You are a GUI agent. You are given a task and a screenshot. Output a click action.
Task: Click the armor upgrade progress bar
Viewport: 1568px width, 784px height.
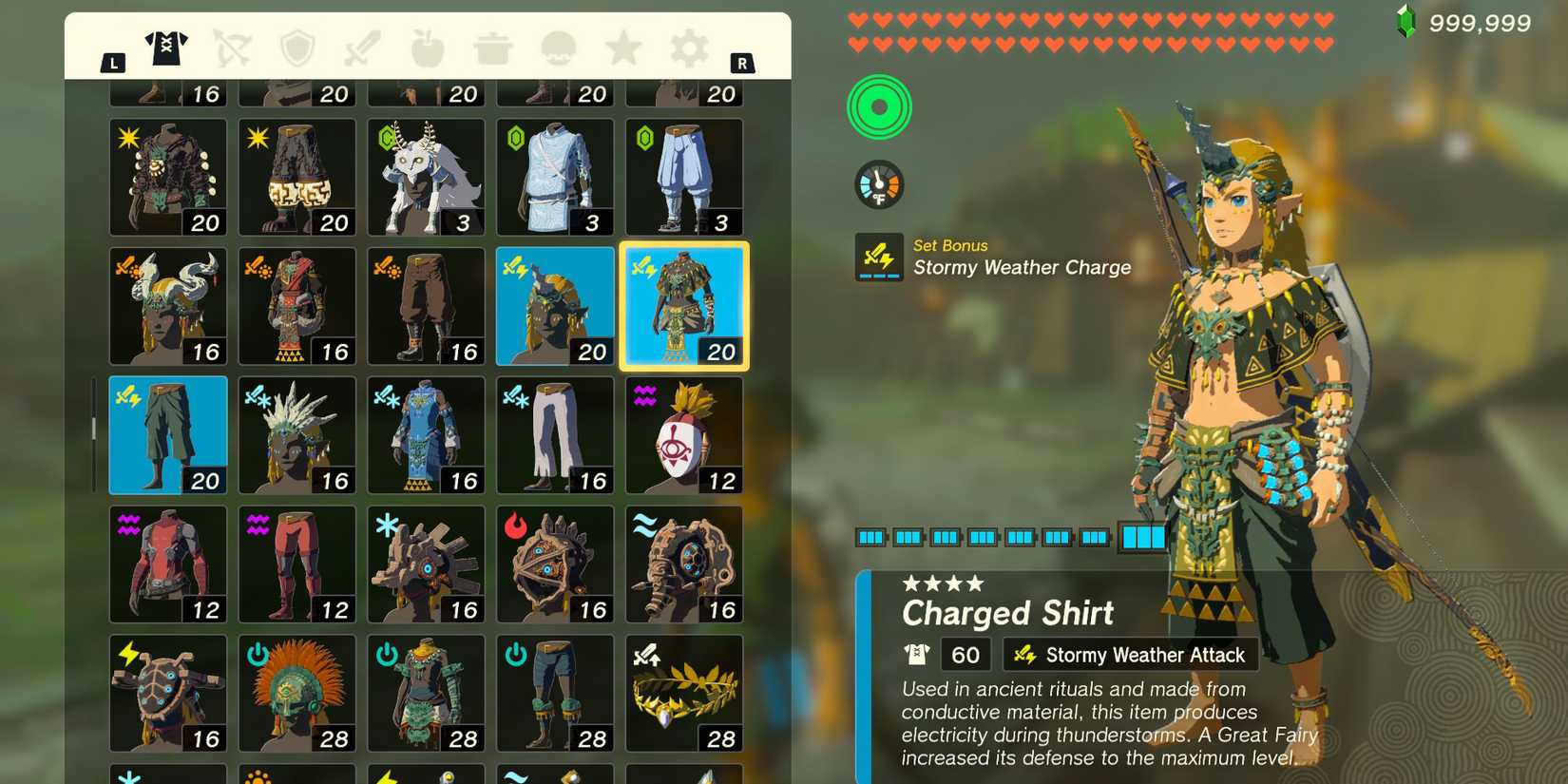(1007, 537)
